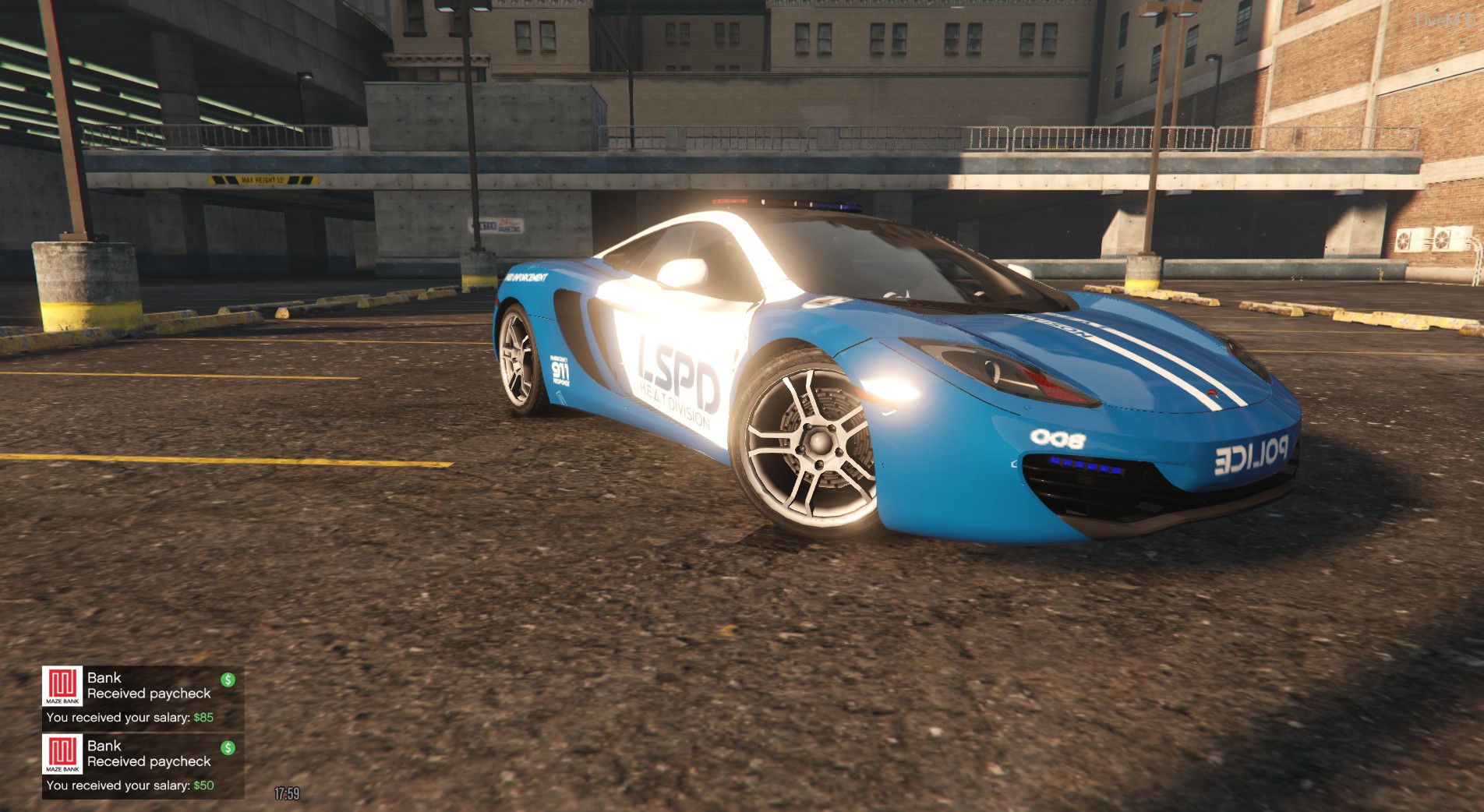The width and height of the screenshot is (1484, 812).
Task: Click the $85 salary paycheck notification
Action: [x=143, y=697]
